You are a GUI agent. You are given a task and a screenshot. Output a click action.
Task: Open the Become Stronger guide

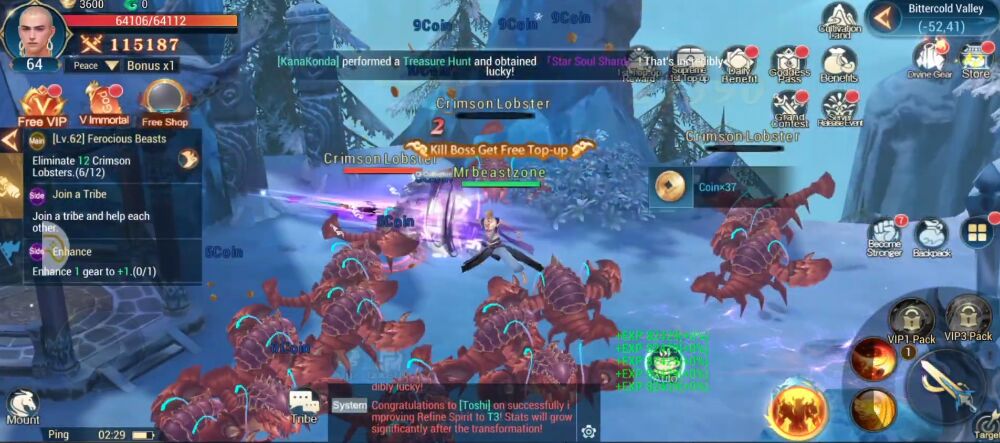coord(885,238)
